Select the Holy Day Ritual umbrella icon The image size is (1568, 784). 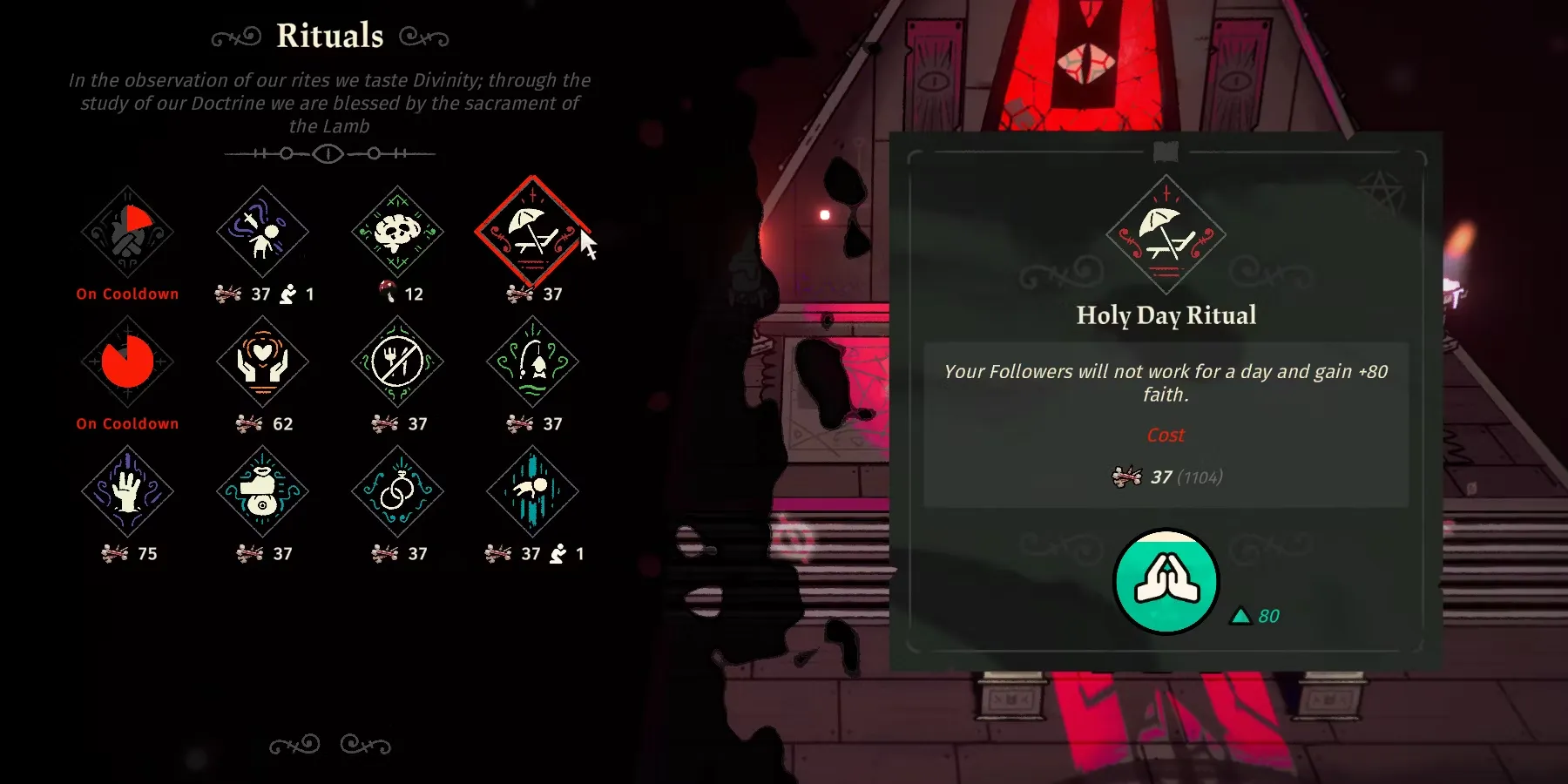(532, 232)
